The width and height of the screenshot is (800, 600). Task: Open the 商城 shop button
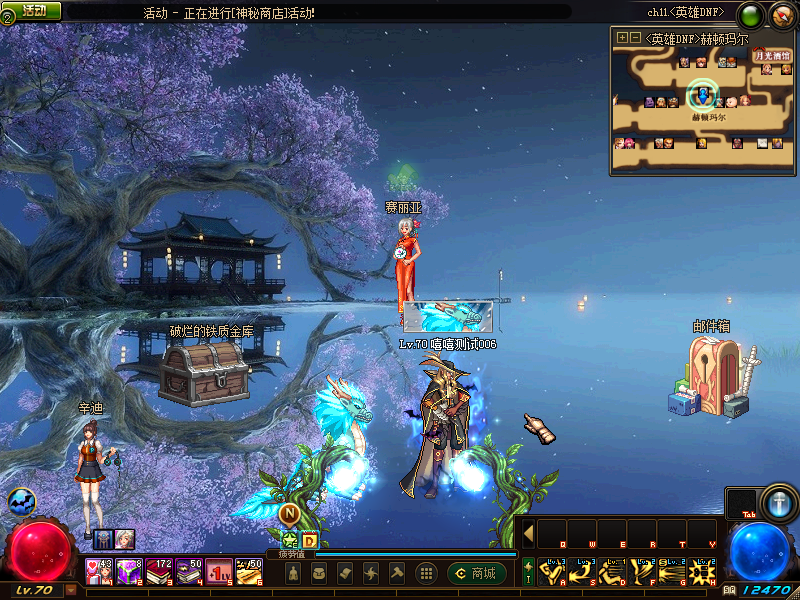tap(476, 573)
